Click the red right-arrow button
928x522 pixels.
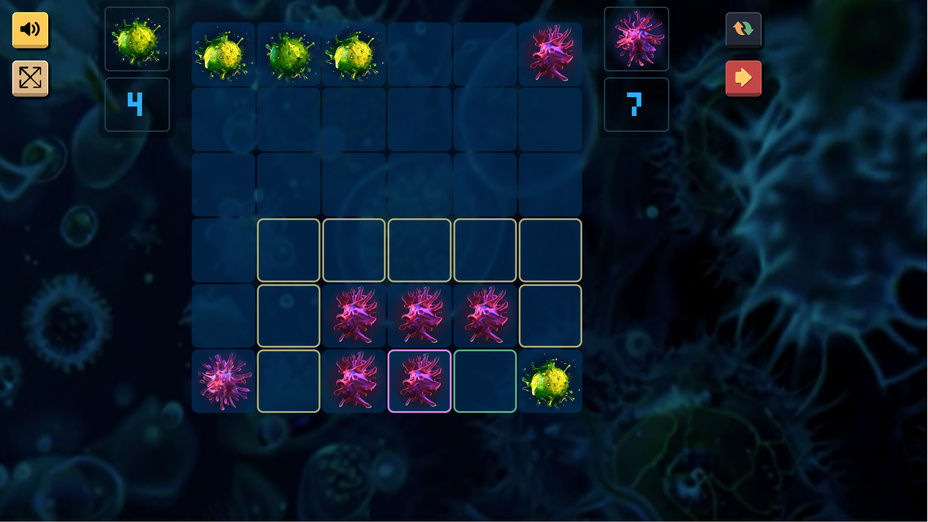pyautogui.click(x=743, y=78)
